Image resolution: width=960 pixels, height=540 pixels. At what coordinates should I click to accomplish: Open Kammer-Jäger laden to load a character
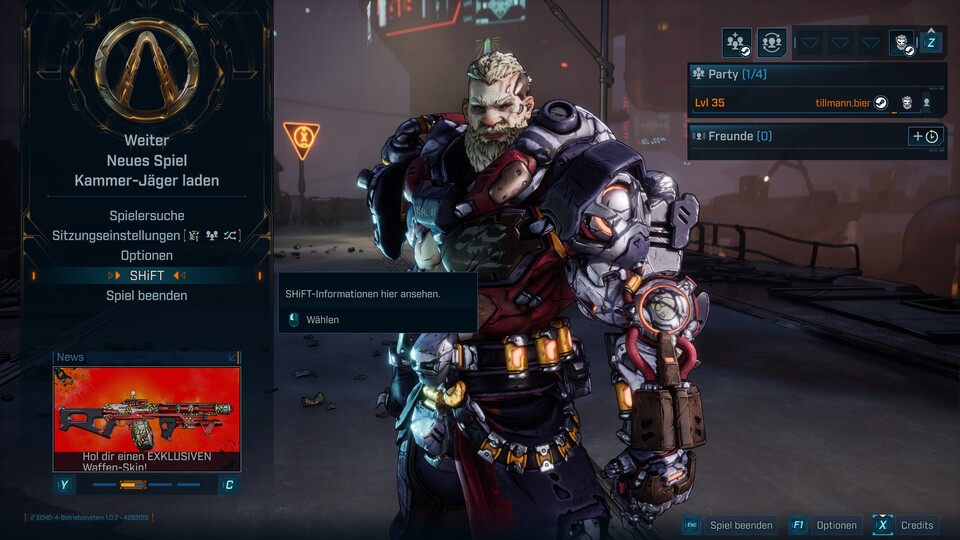point(146,180)
